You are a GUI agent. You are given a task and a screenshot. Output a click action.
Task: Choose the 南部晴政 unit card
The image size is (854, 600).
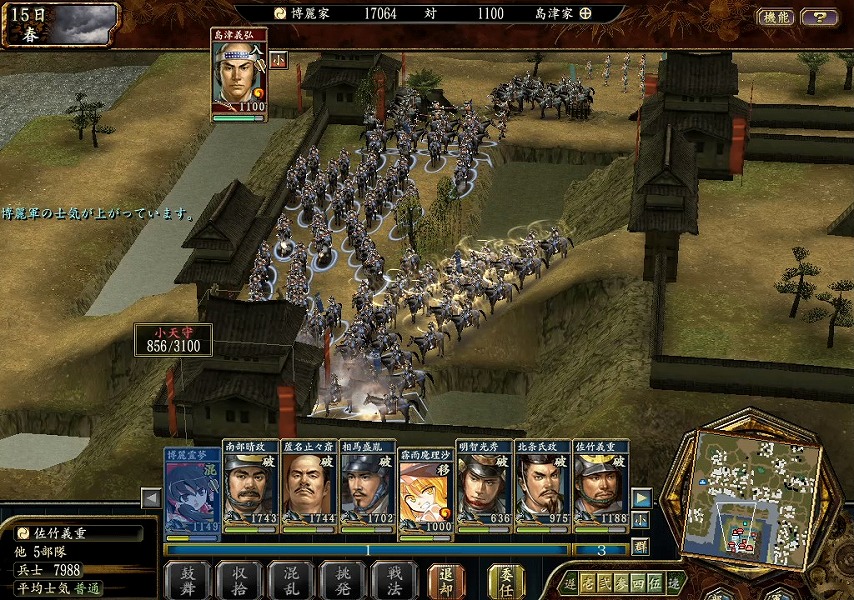coord(250,489)
